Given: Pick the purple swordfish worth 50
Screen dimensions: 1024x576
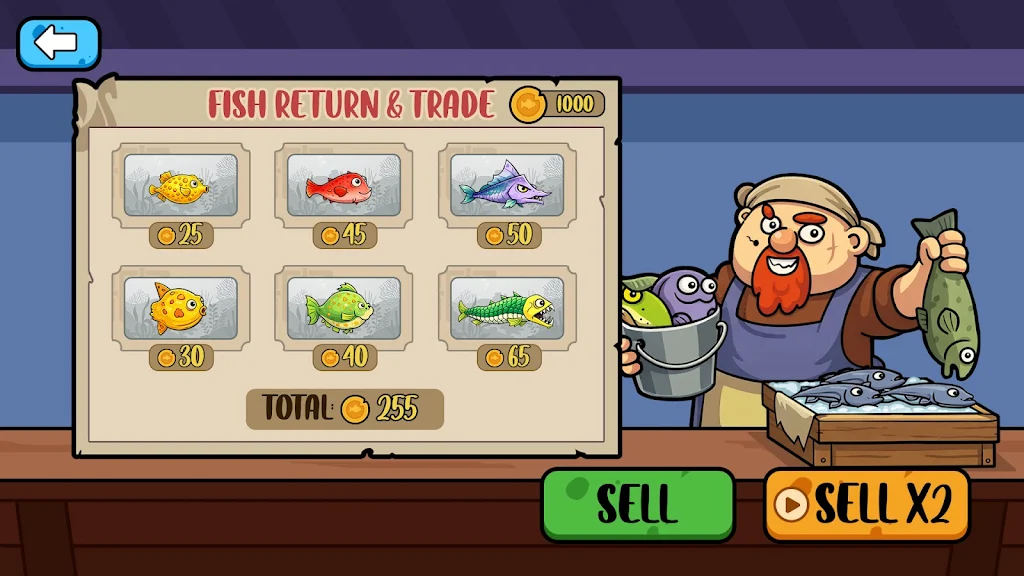Looking at the screenshot, I should point(507,185).
